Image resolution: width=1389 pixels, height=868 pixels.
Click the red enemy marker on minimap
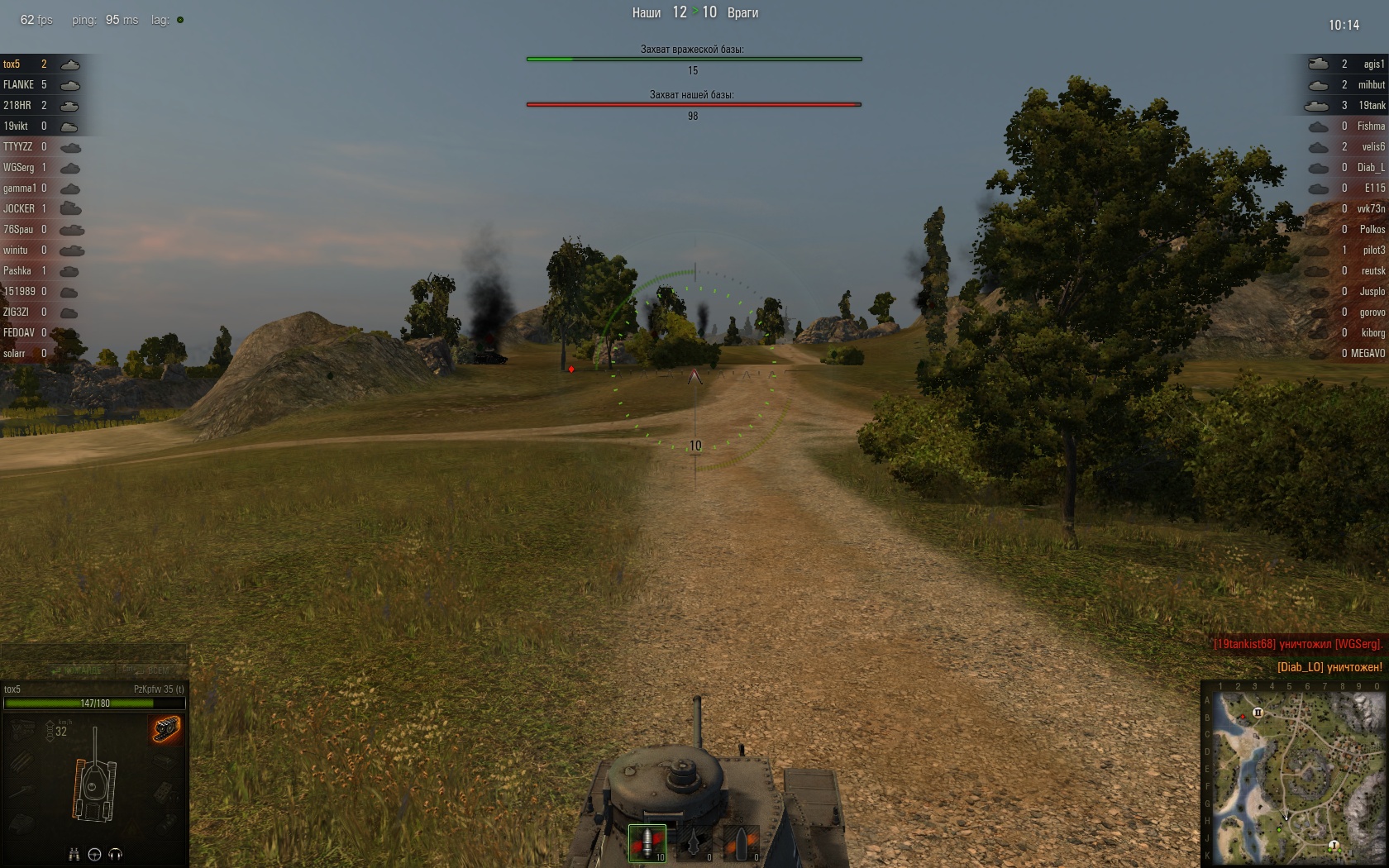[x=1242, y=717]
